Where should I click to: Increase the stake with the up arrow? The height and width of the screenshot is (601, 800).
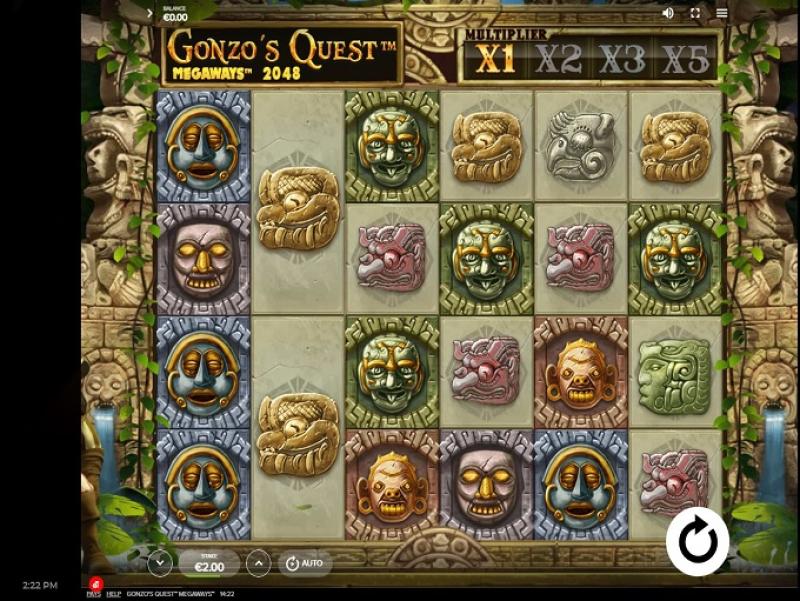[258, 564]
